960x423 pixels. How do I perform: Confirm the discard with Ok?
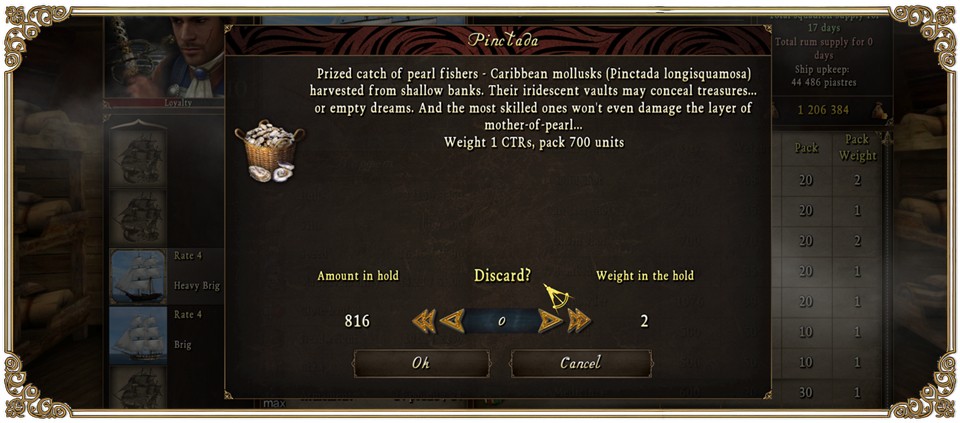[421, 363]
